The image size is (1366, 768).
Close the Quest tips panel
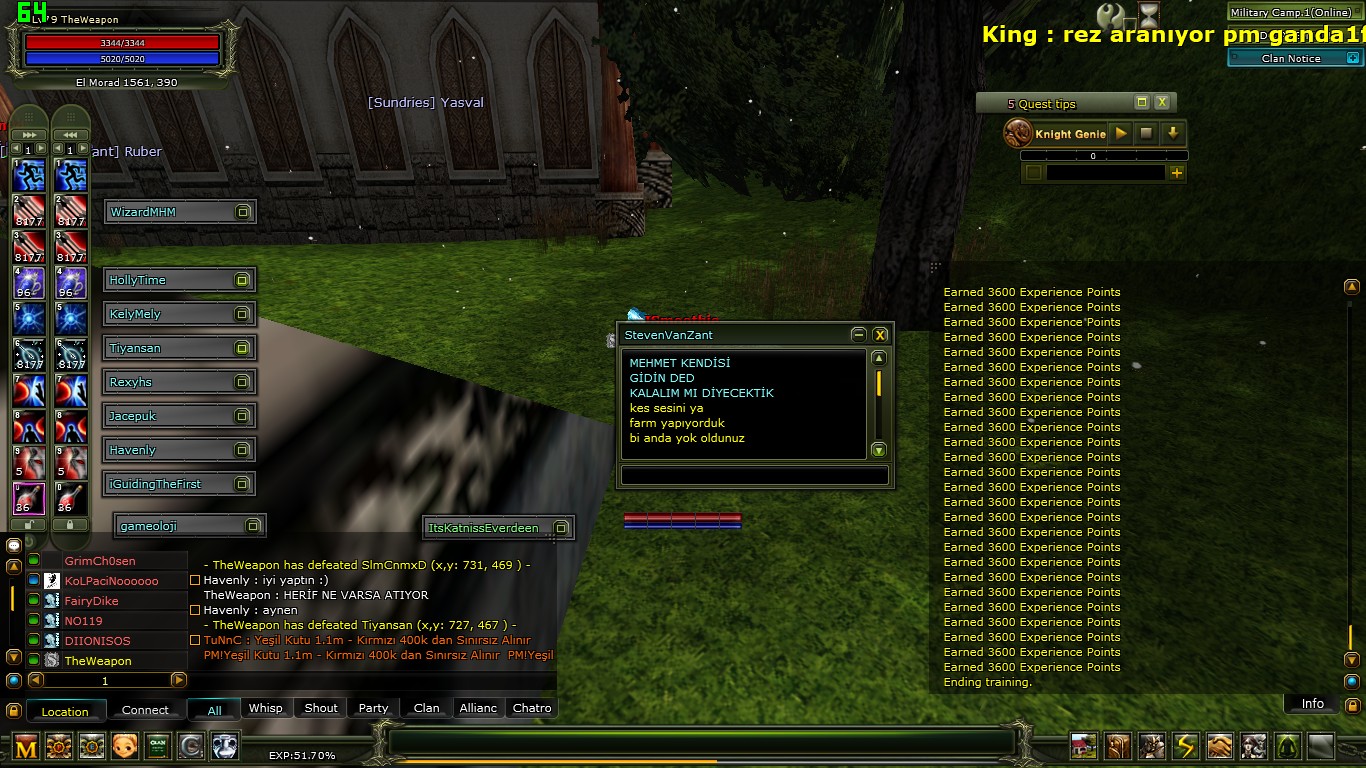coord(1162,102)
